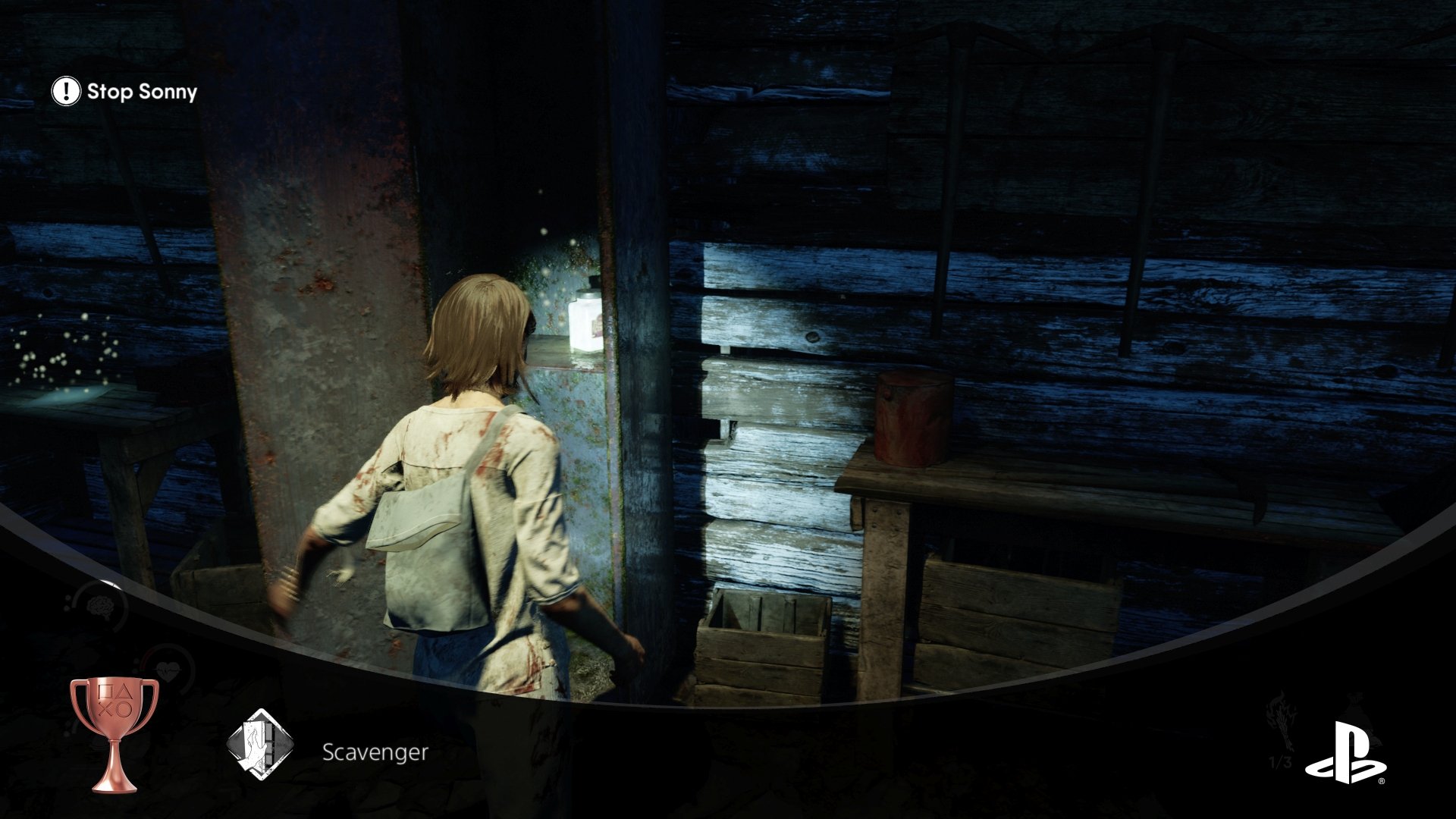Click the Stop Sonny objective tracker
The image size is (1456, 819).
pos(125,92)
